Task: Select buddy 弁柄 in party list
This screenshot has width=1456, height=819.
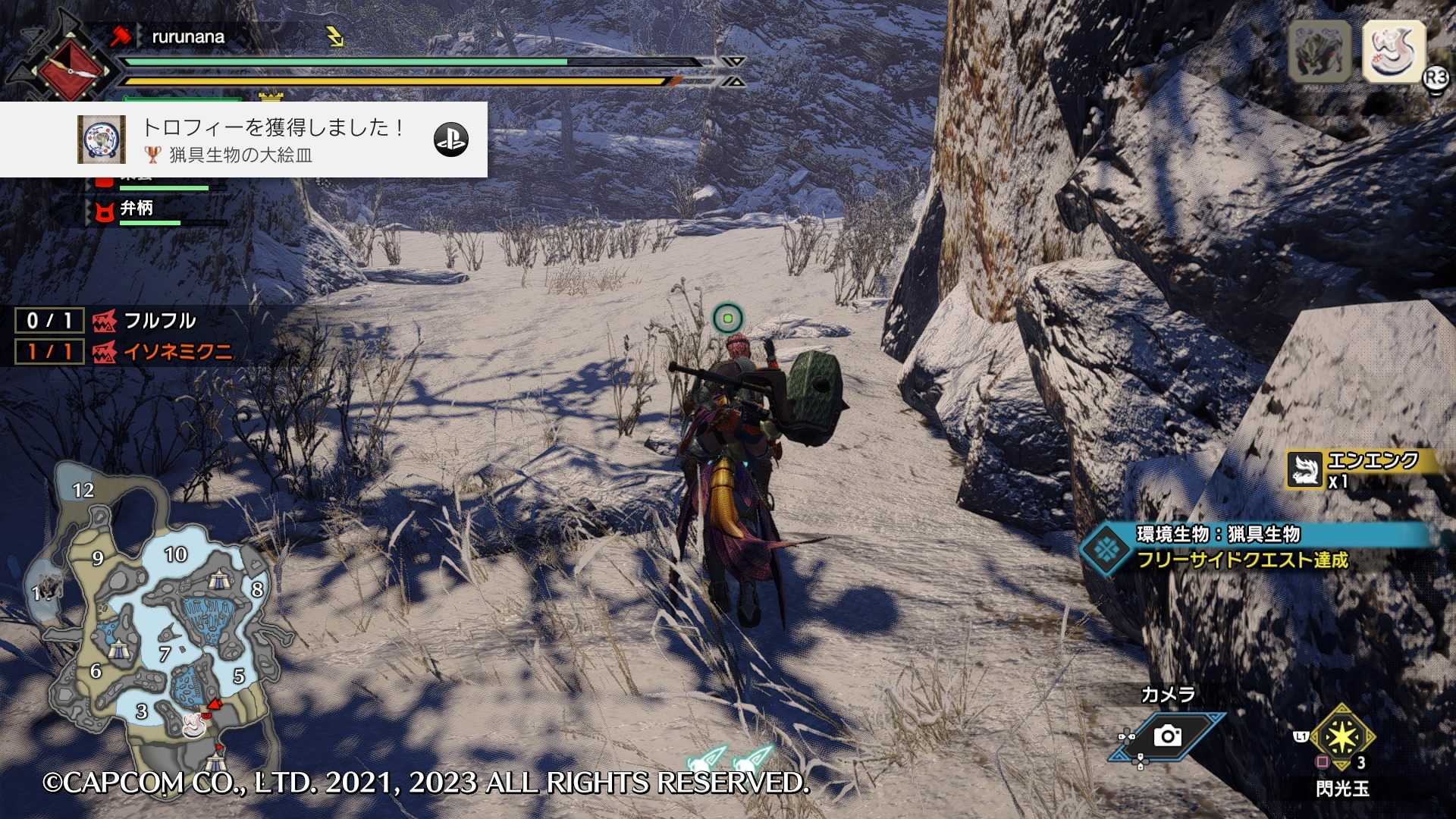Action: 136,209
